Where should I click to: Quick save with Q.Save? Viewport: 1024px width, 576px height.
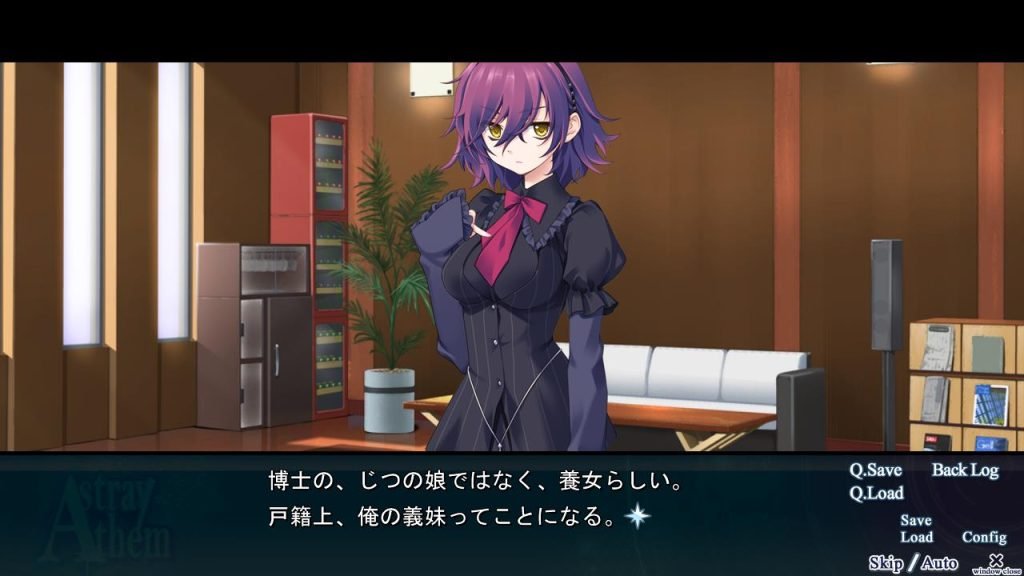coord(875,470)
